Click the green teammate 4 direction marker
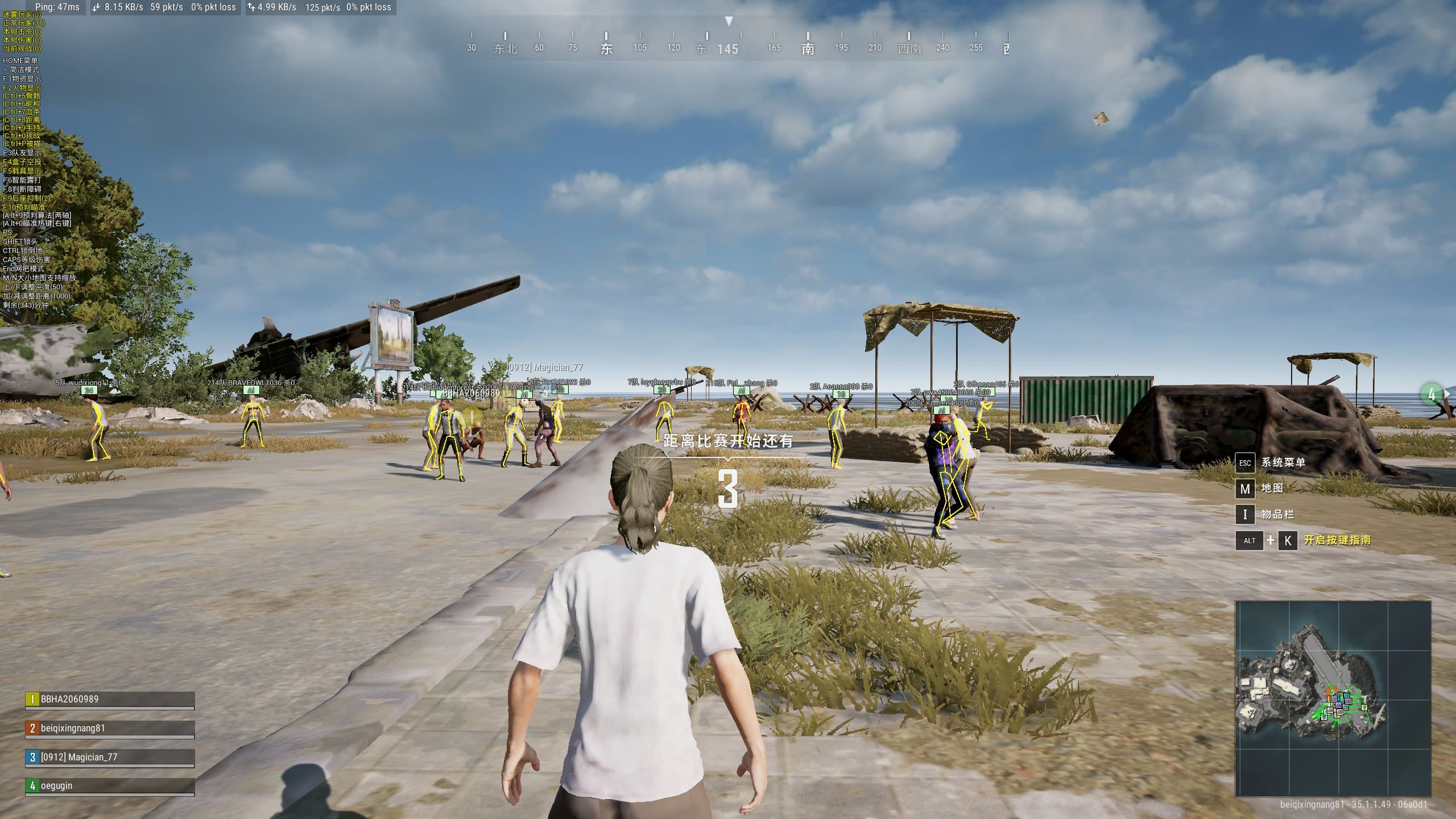The image size is (1456, 819). coord(1432,395)
